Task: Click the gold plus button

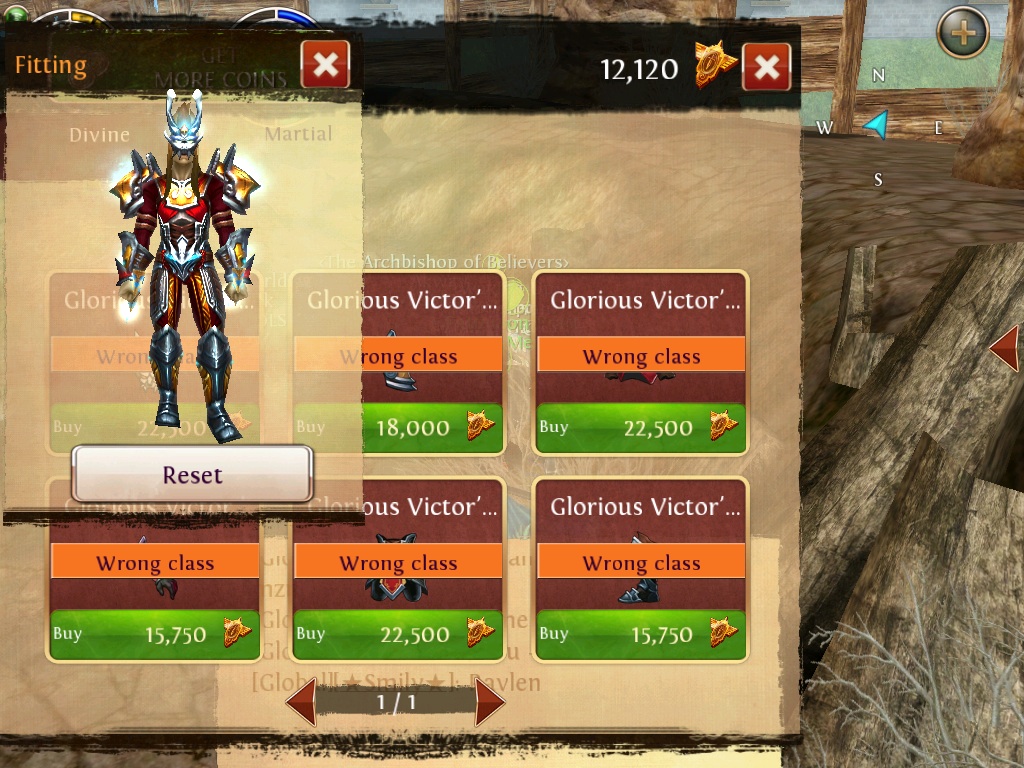Action: (962, 33)
